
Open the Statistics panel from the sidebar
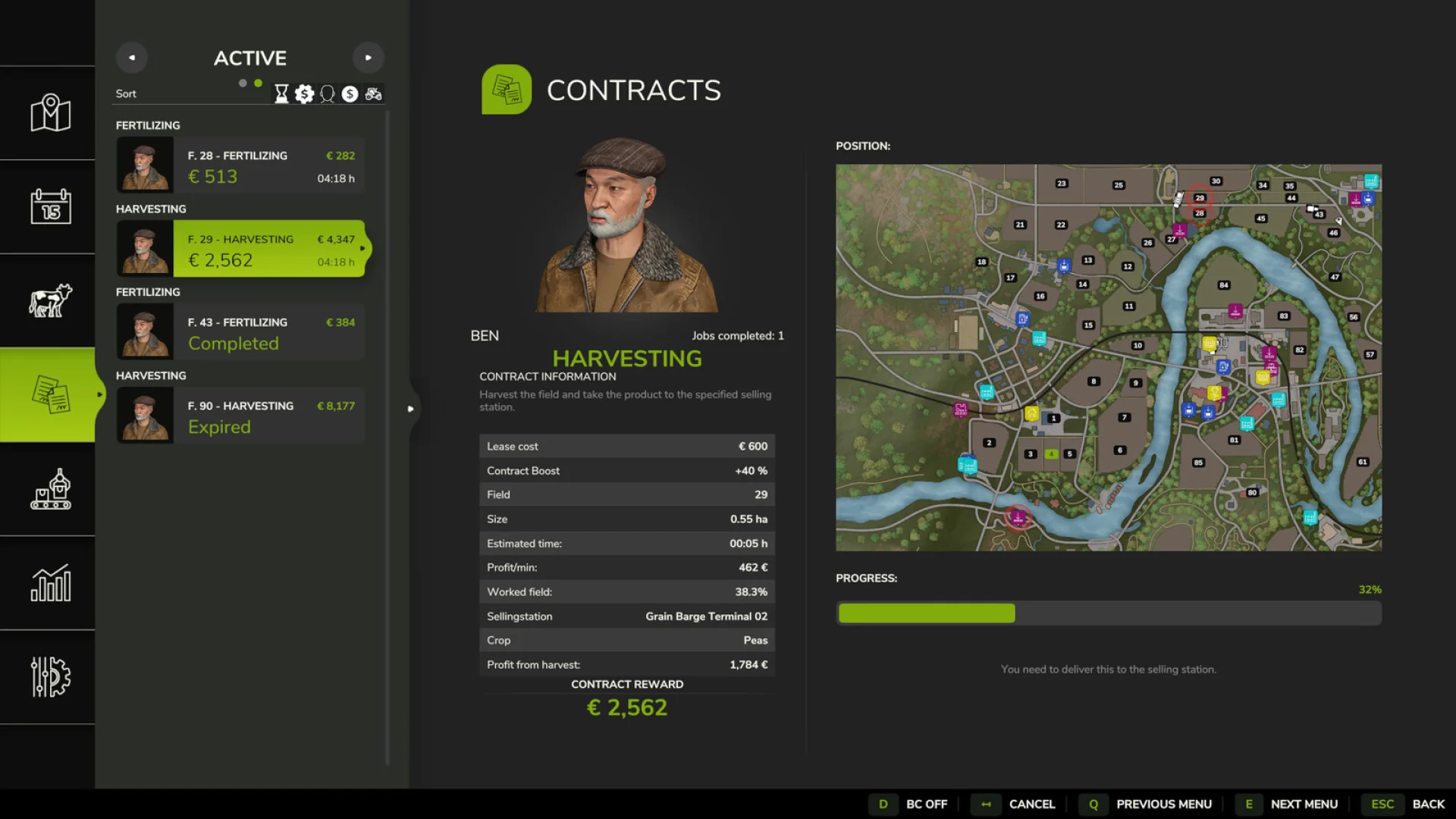48,584
